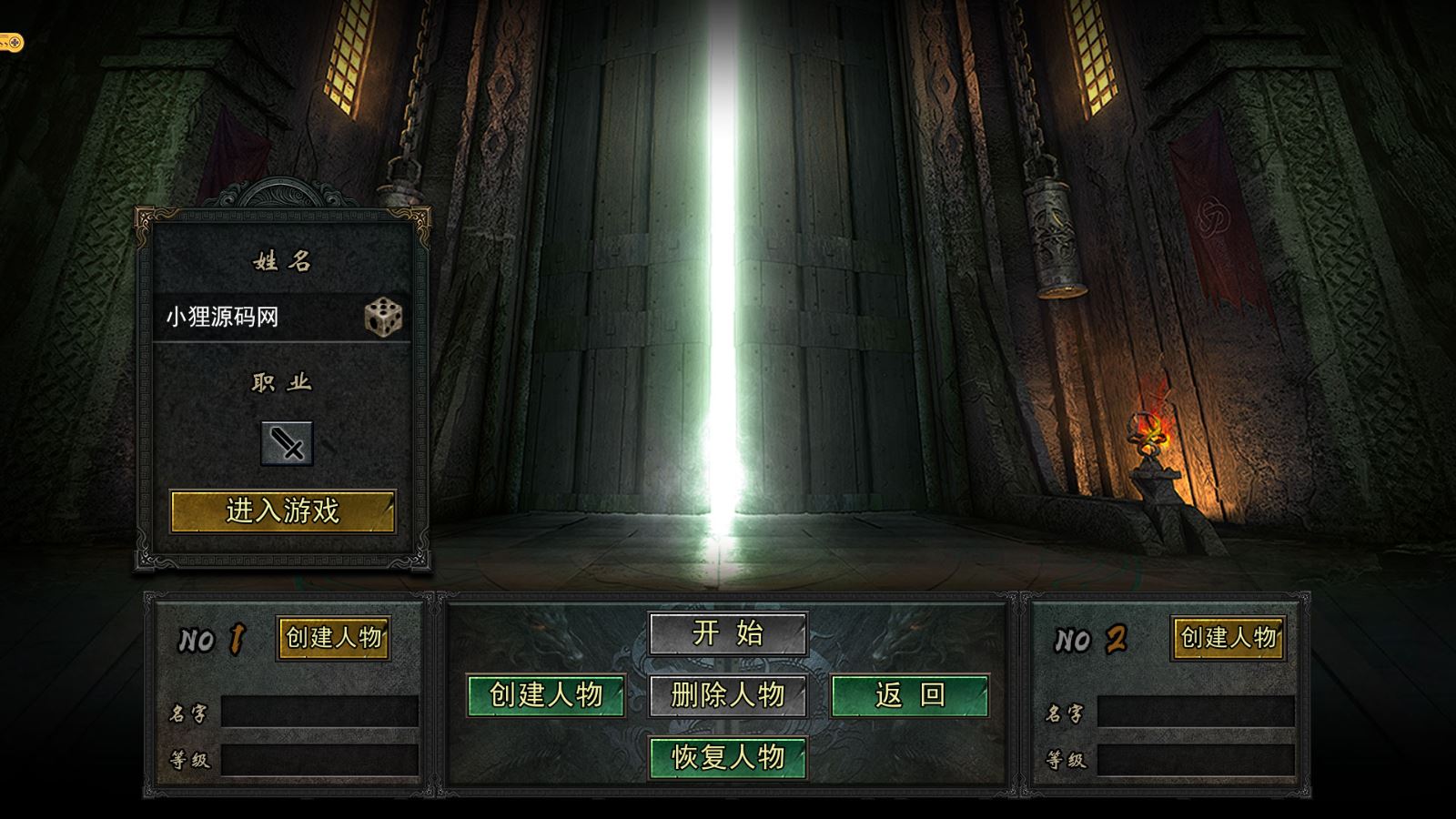This screenshot has height=819, width=1456.
Task: Restore a character using 恢复人物
Action: pos(728,757)
